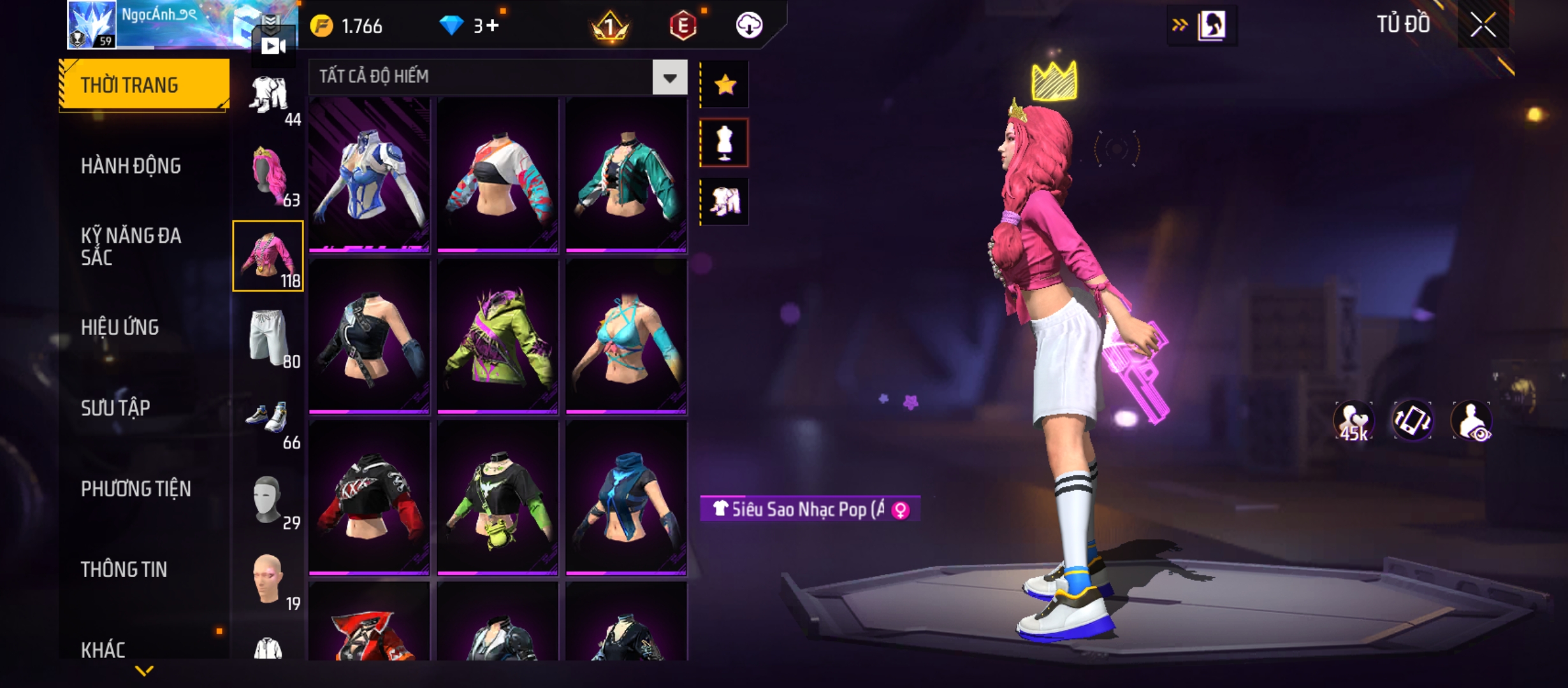1568x688 pixels.
Task: Switch to the Hành Động tab
Action: point(131,166)
